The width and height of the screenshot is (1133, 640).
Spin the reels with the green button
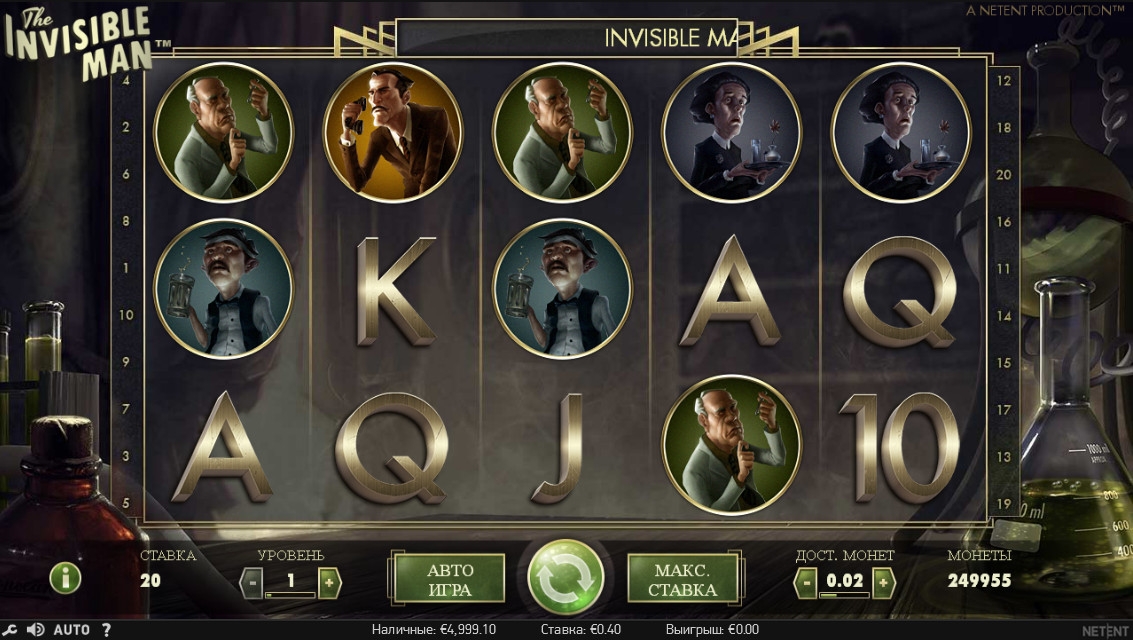[566, 578]
